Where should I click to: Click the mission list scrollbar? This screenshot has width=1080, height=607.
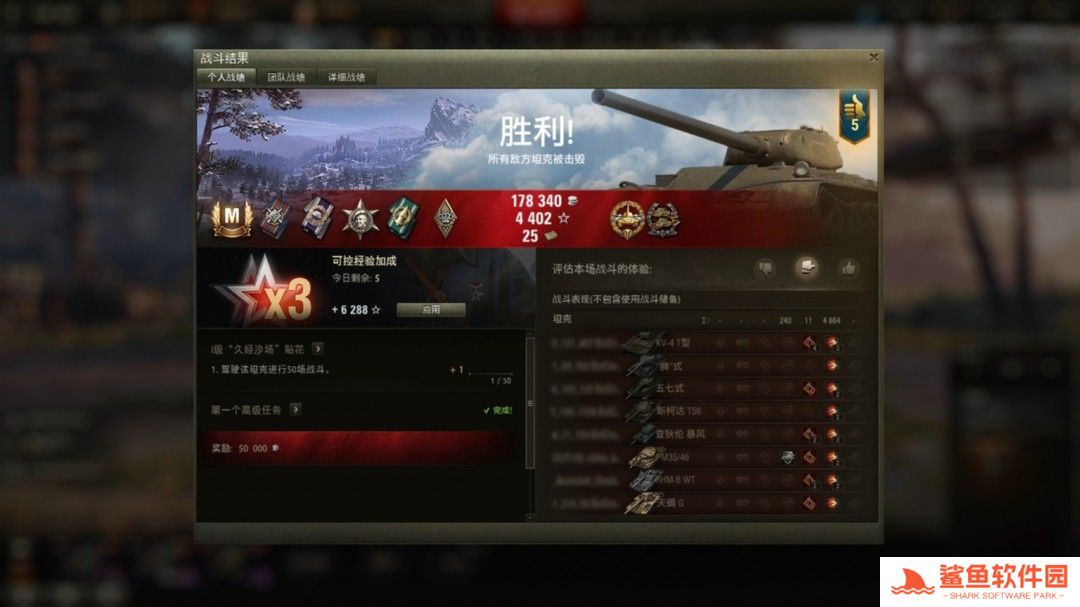coord(530,404)
